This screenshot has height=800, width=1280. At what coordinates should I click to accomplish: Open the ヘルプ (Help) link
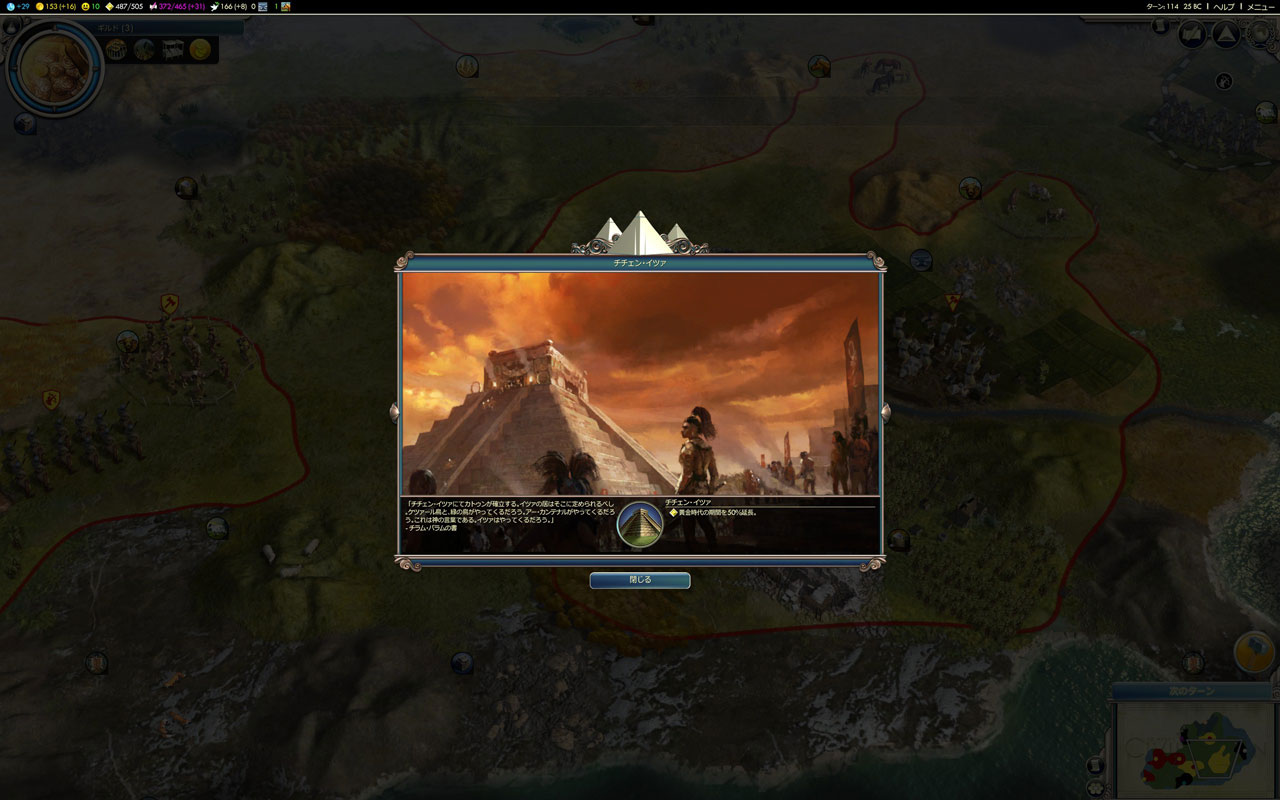1224,7
